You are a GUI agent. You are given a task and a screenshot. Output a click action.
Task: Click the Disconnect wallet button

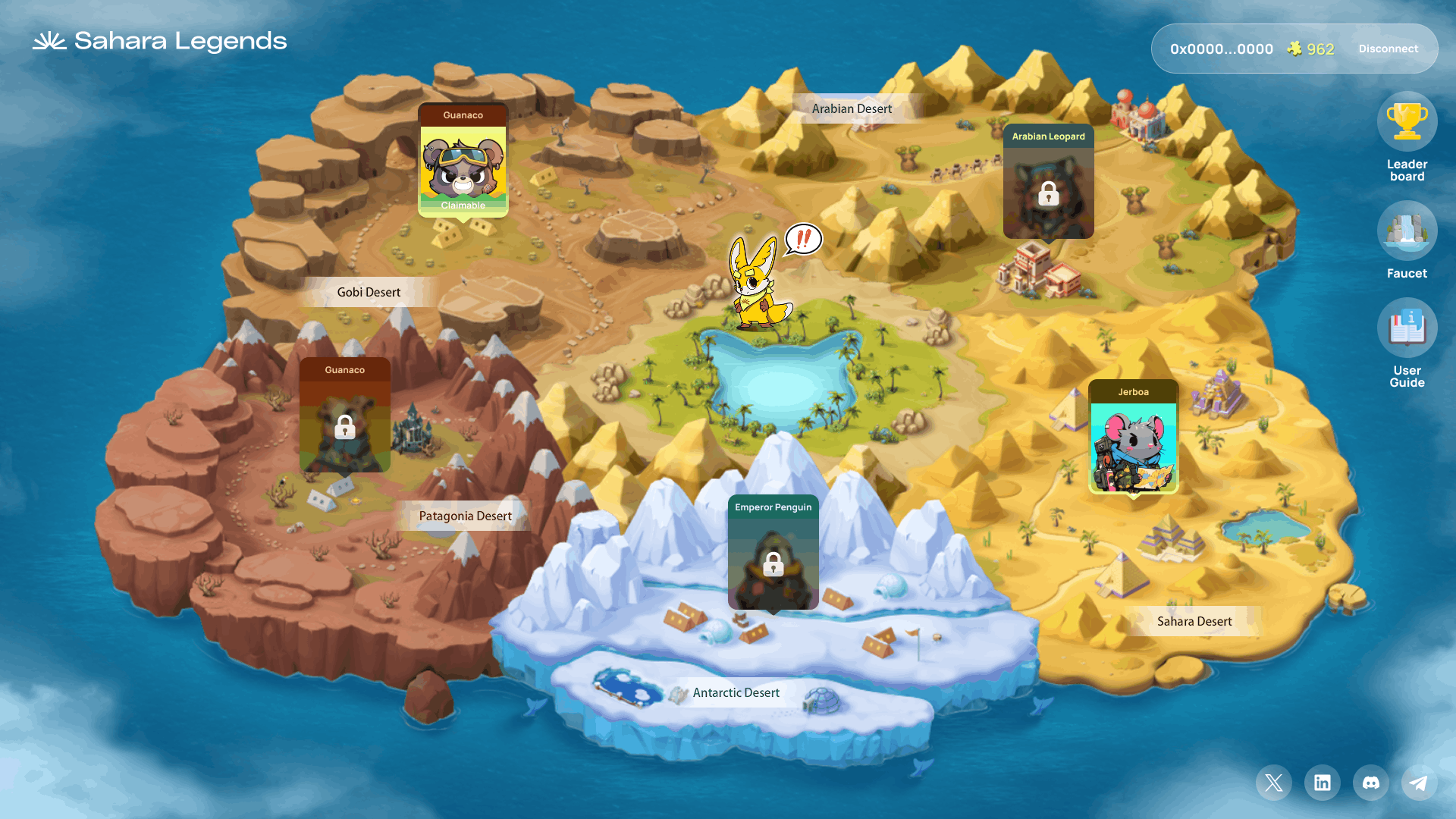(1388, 49)
